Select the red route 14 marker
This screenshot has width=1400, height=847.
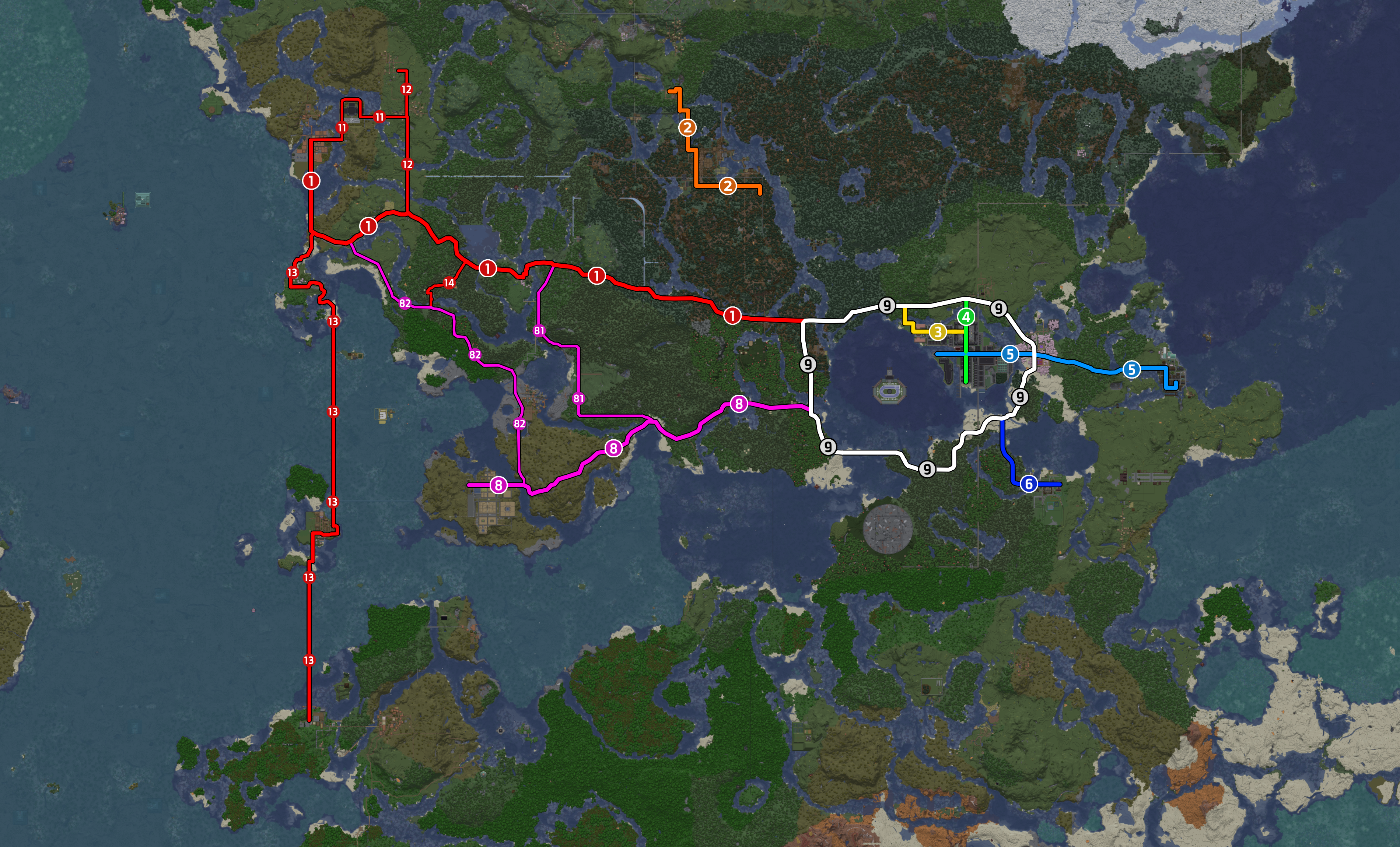[449, 282]
